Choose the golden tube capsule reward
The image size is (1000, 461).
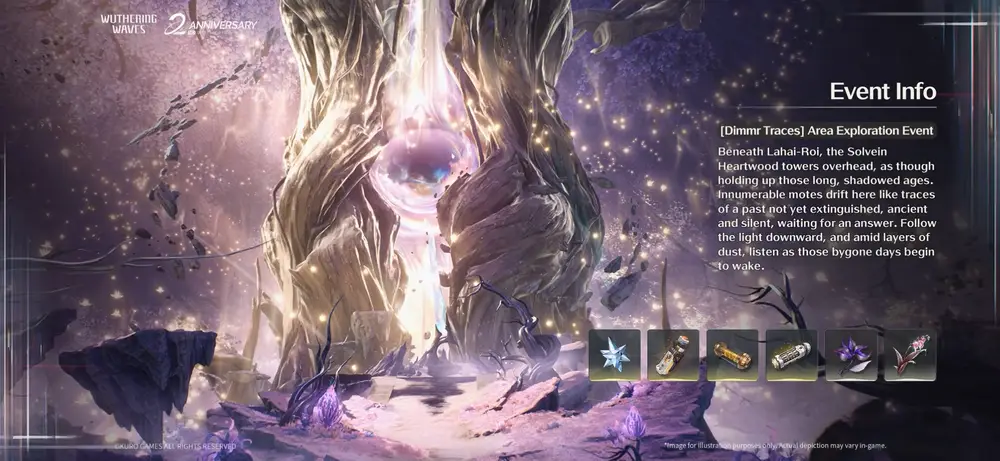click(x=732, y=355)
